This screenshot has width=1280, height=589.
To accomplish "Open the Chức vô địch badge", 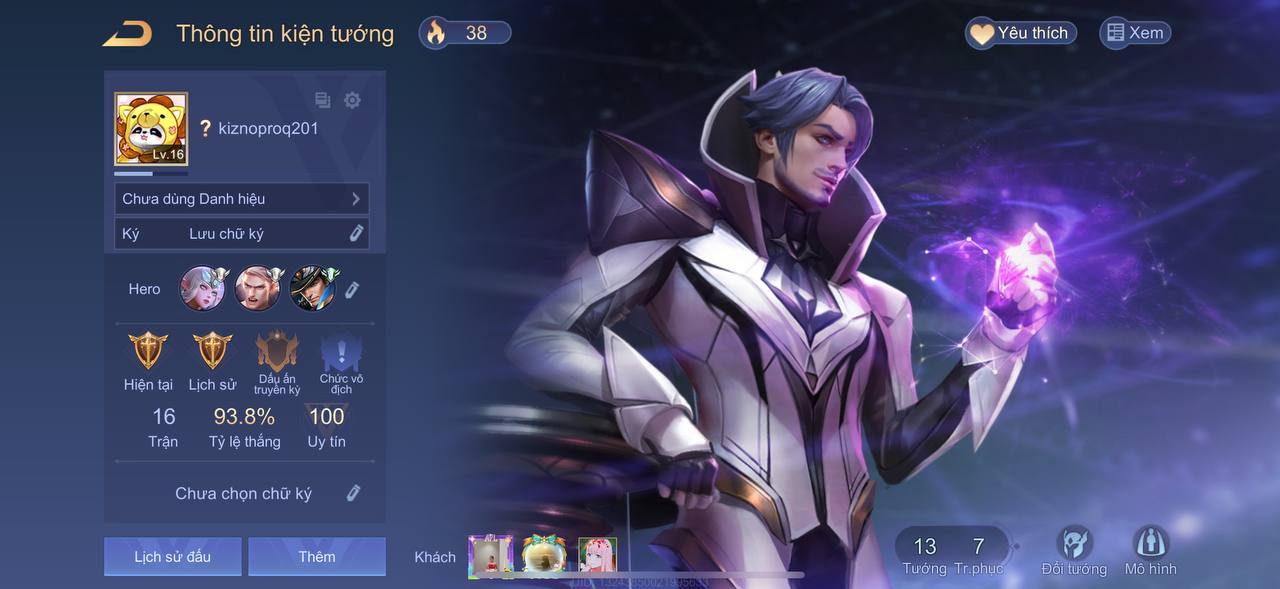I will click(x=341, y=353).
